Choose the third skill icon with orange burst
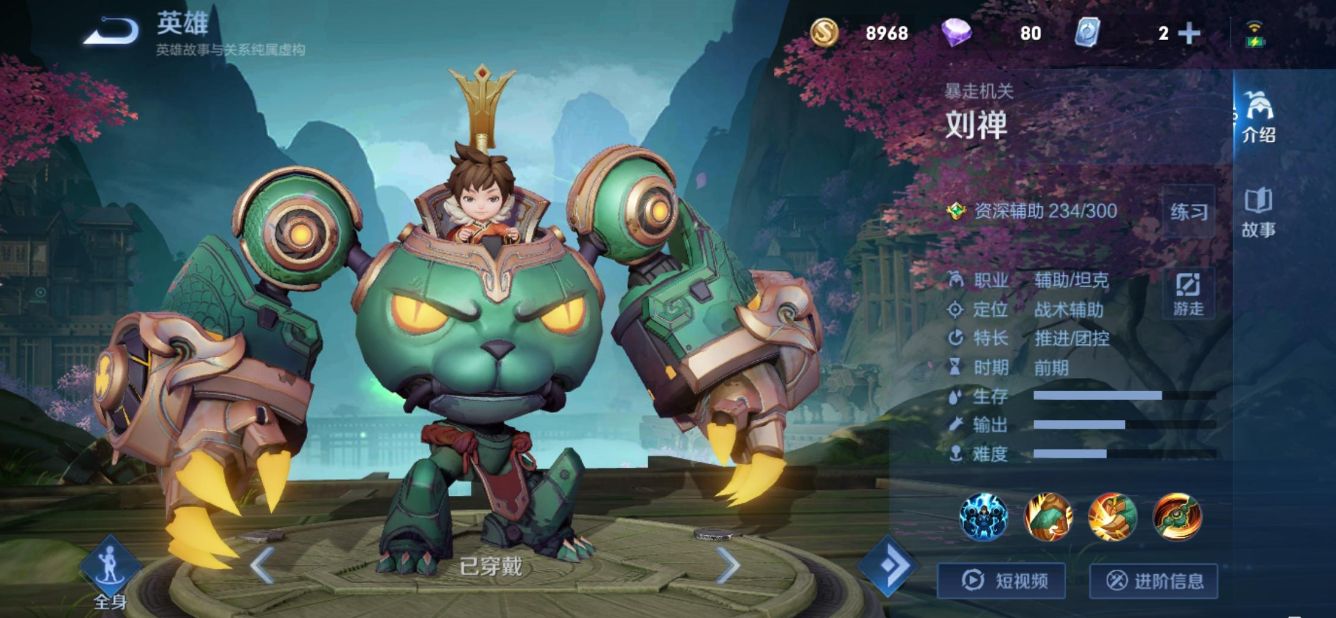This screenshot has height=618, width=1336. coord(1112,516)
